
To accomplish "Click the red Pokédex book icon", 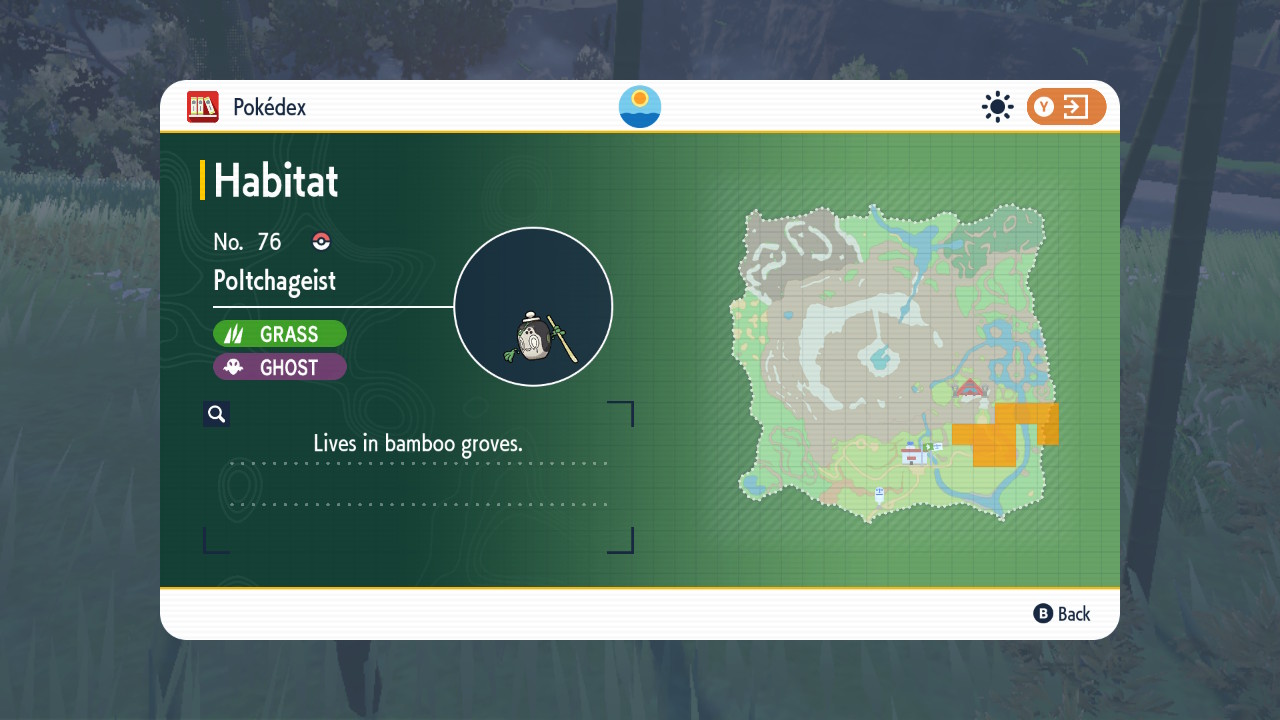I will (x=203, y=107).
